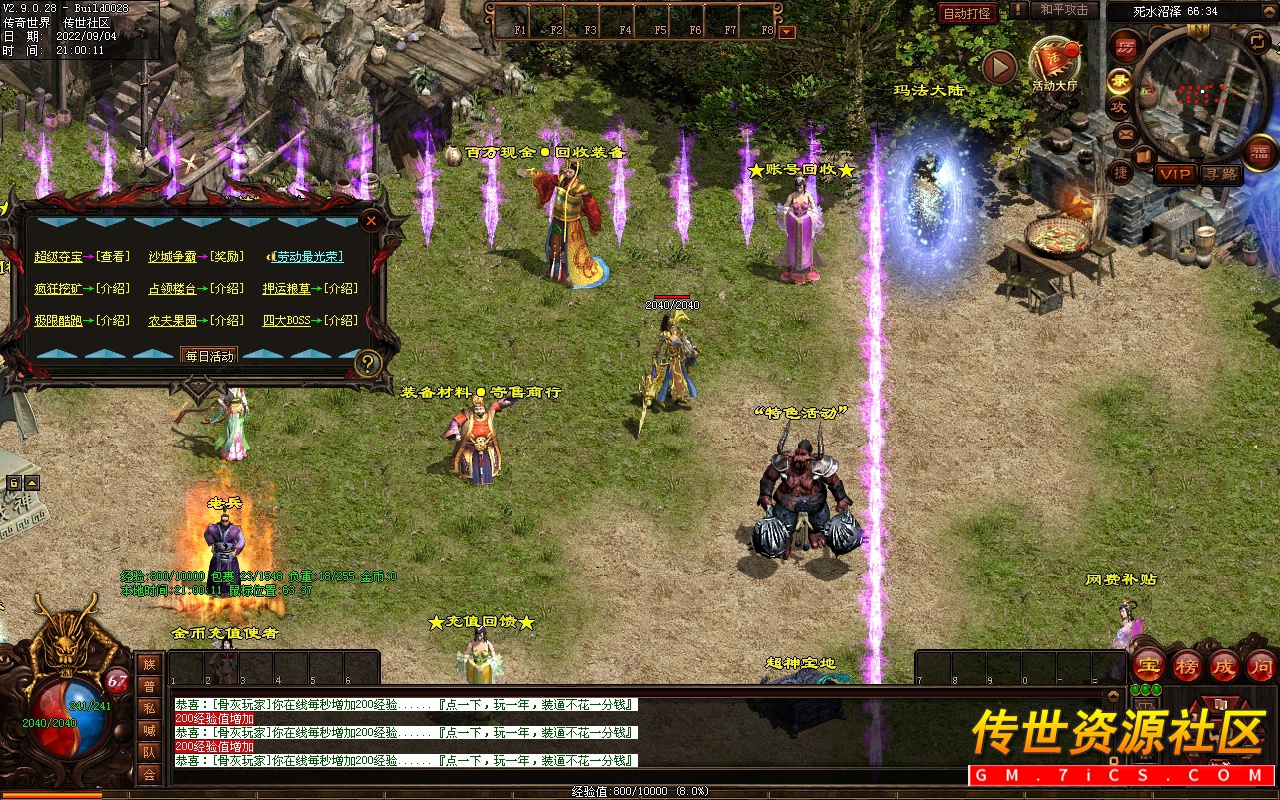Show the 四大BOSS activity entry

pyautogui.click(x=286, y=321)
